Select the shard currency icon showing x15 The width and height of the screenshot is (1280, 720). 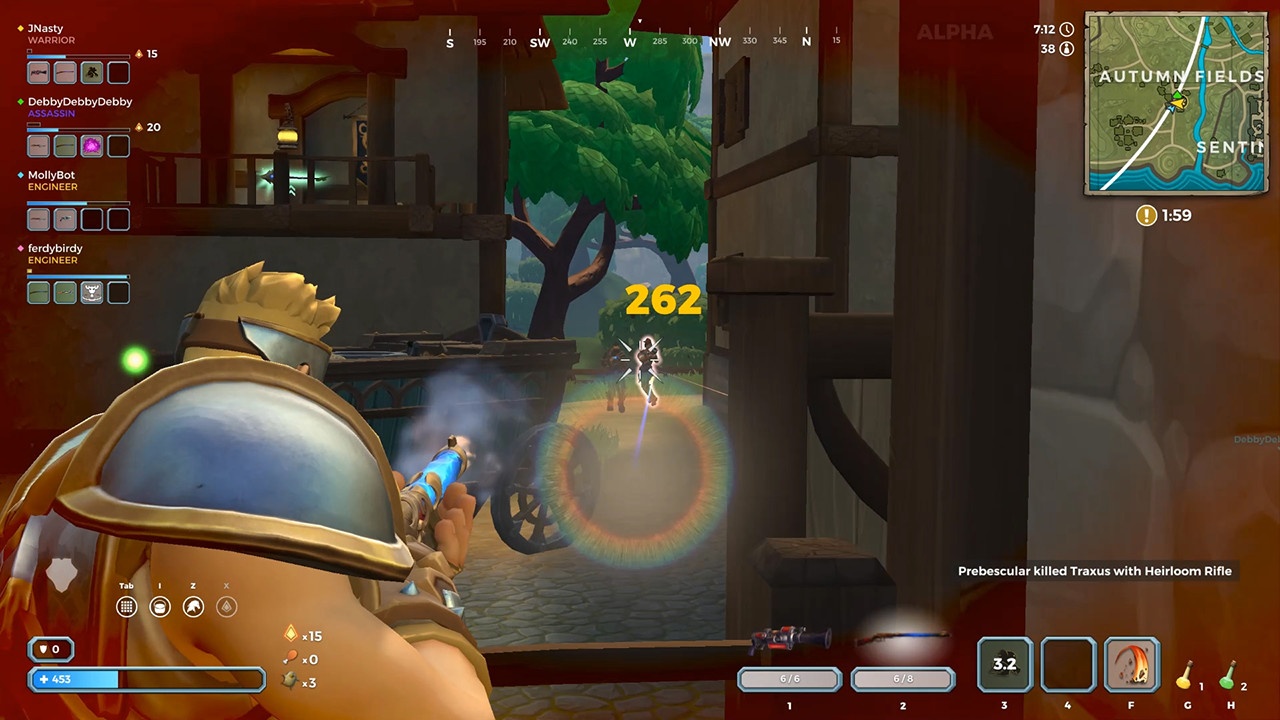pyautogui.click(x=291, y=635)
